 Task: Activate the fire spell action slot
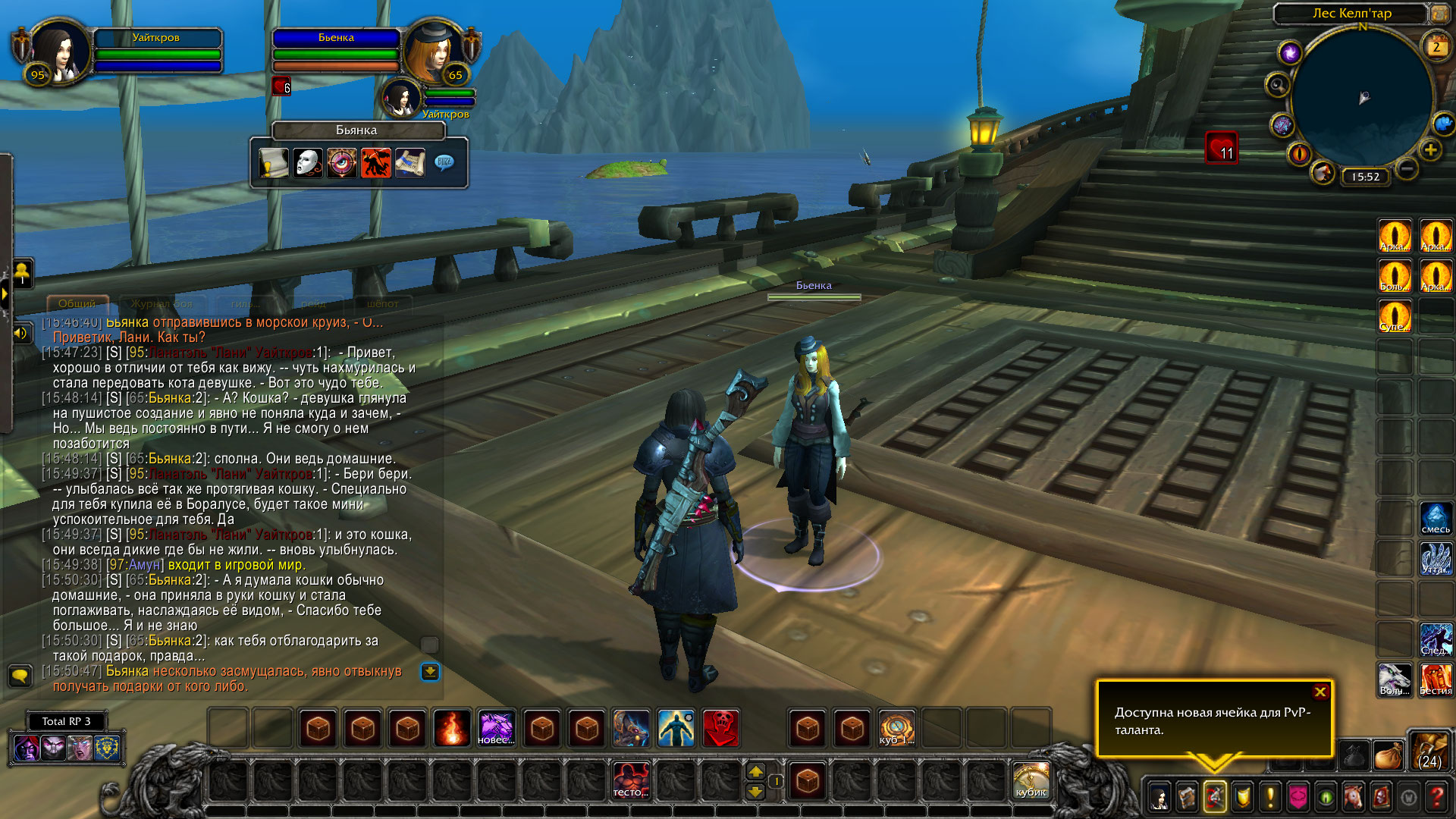[452, 729]
